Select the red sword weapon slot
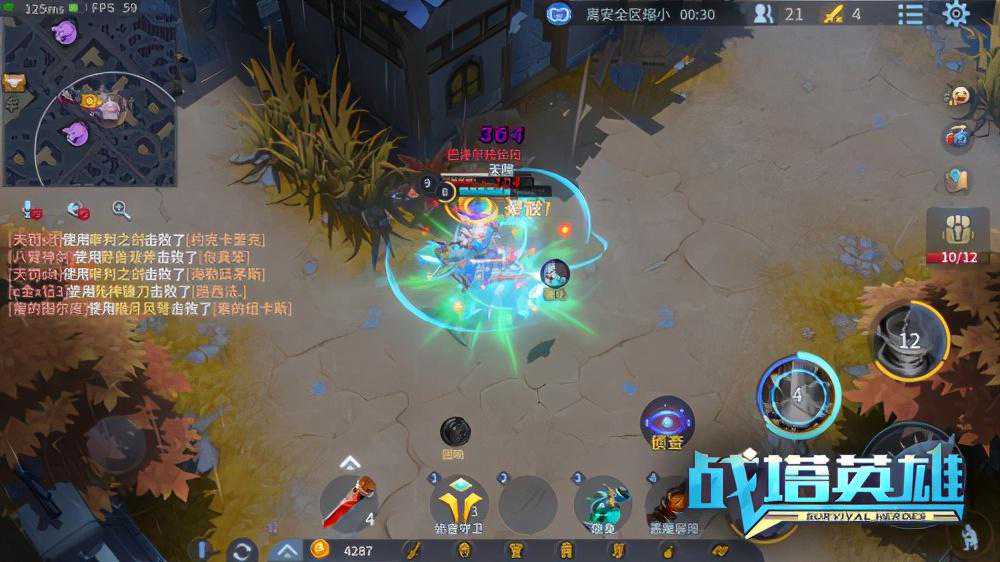Viewport: 1000px width, 562px height. pos(350,502)
